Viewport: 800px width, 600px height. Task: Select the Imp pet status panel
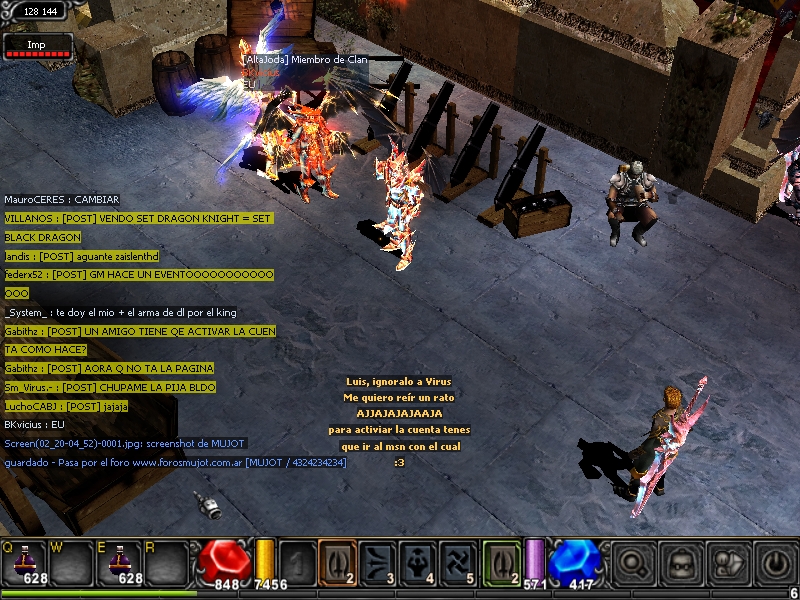click(37, 47)
